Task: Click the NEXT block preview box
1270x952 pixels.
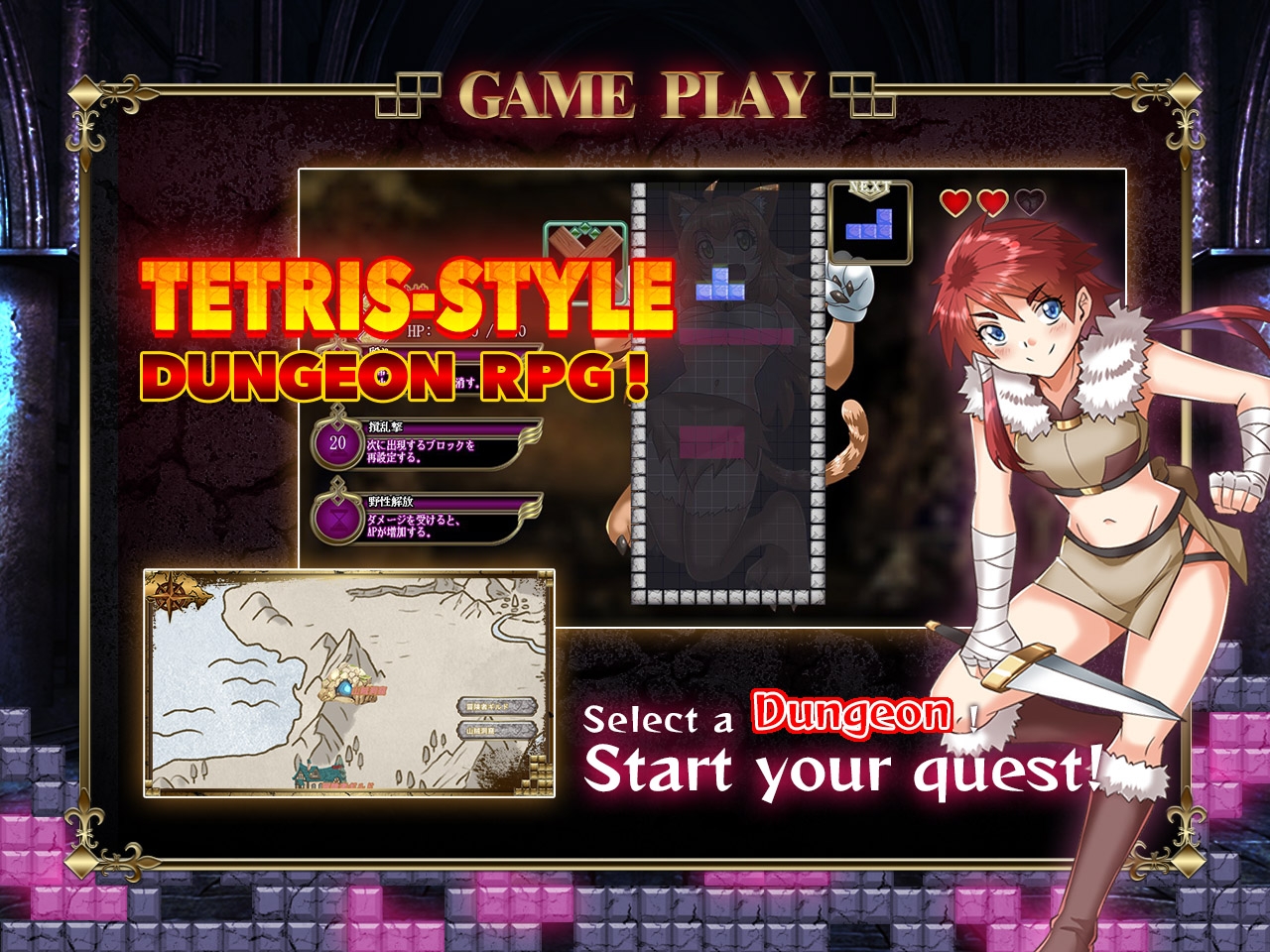Action: 869,224
